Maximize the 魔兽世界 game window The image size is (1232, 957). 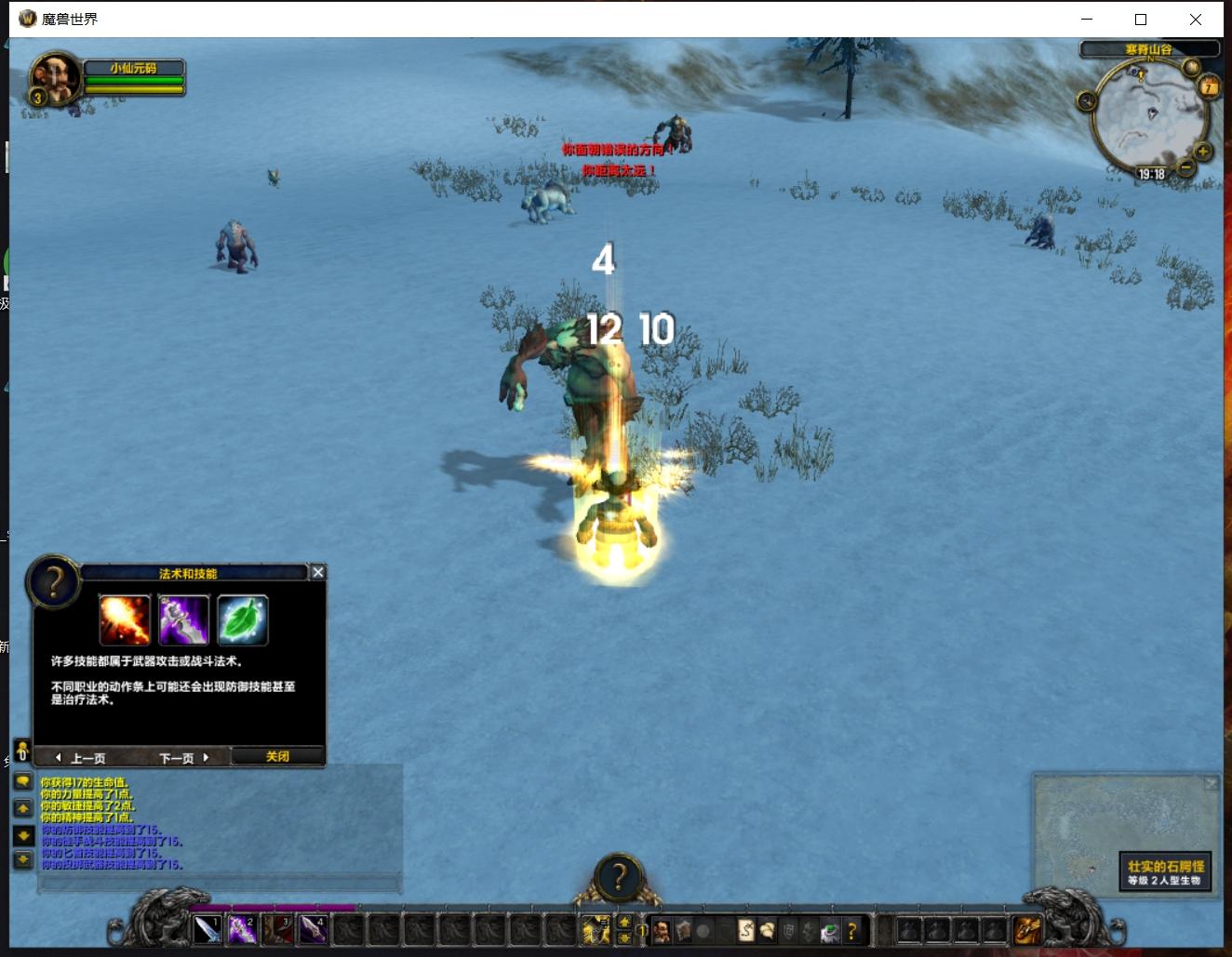coord(1141,19)
